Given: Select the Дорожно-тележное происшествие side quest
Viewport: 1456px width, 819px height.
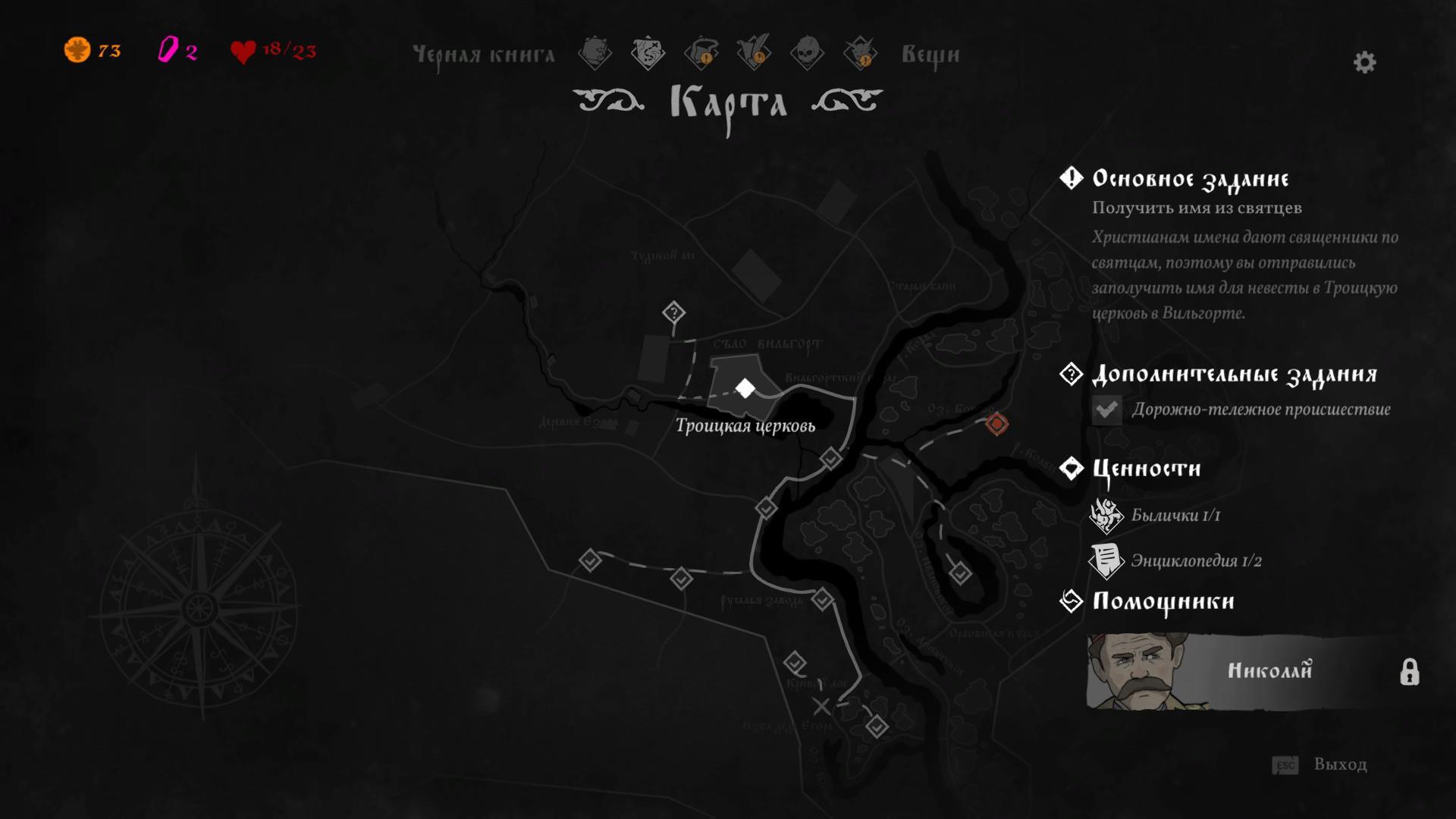Looking at the screenshot, I should click(1260, 409).
